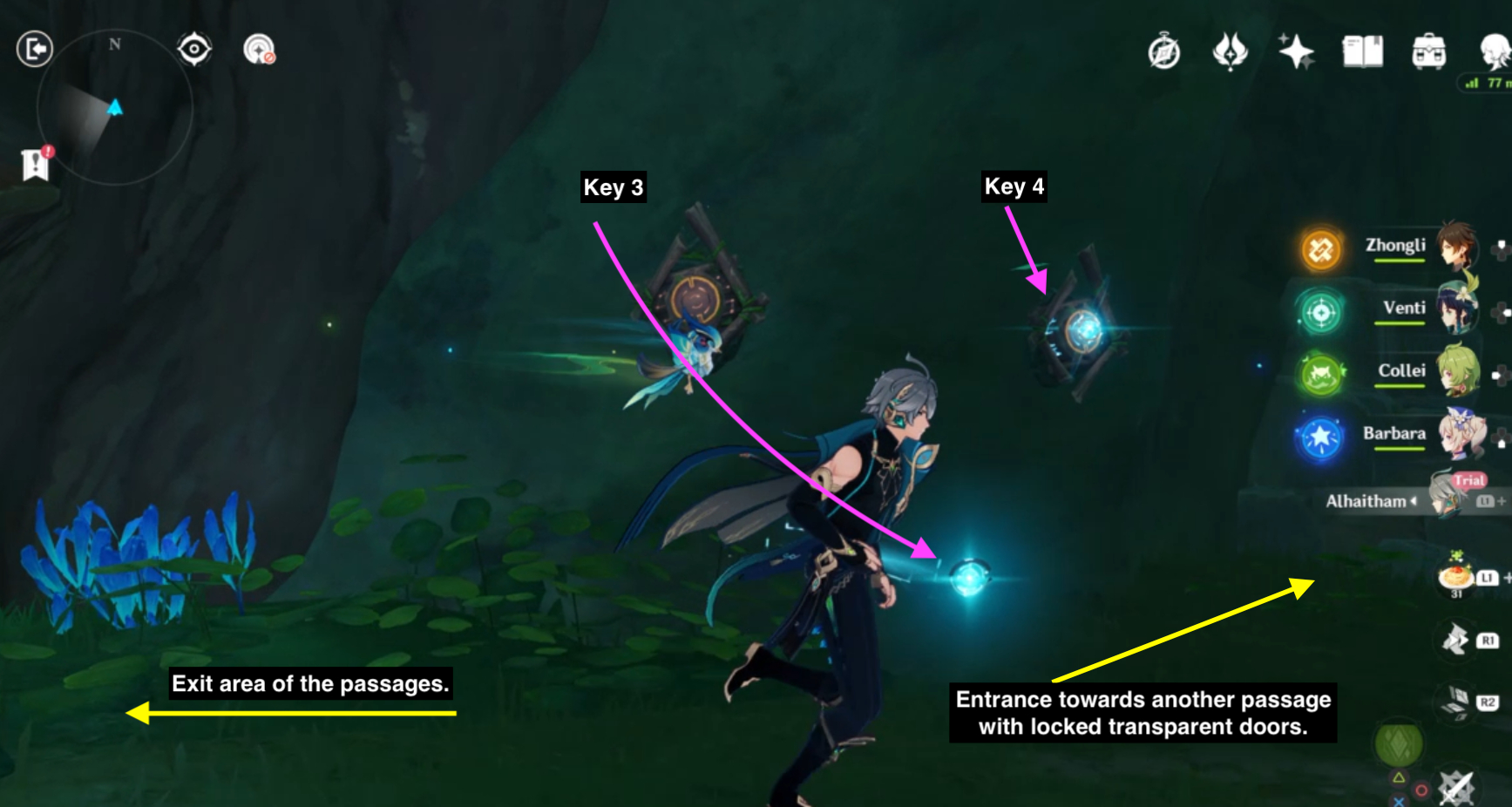Expand the food quick-slot with the plus
This screenshot has height=807, width=1512.
point(1507,578)
